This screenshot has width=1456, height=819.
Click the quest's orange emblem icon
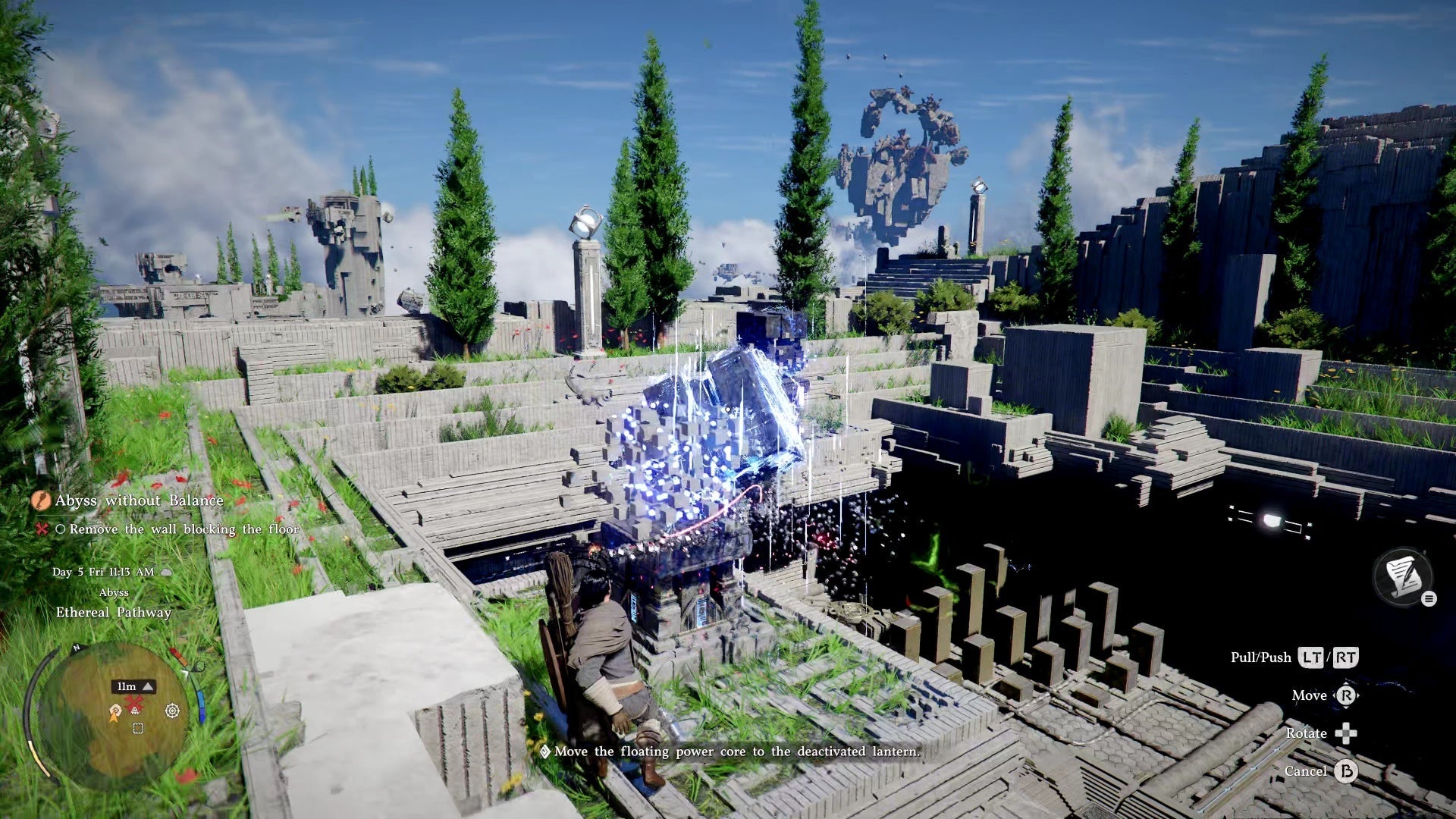tap(40, 500)
